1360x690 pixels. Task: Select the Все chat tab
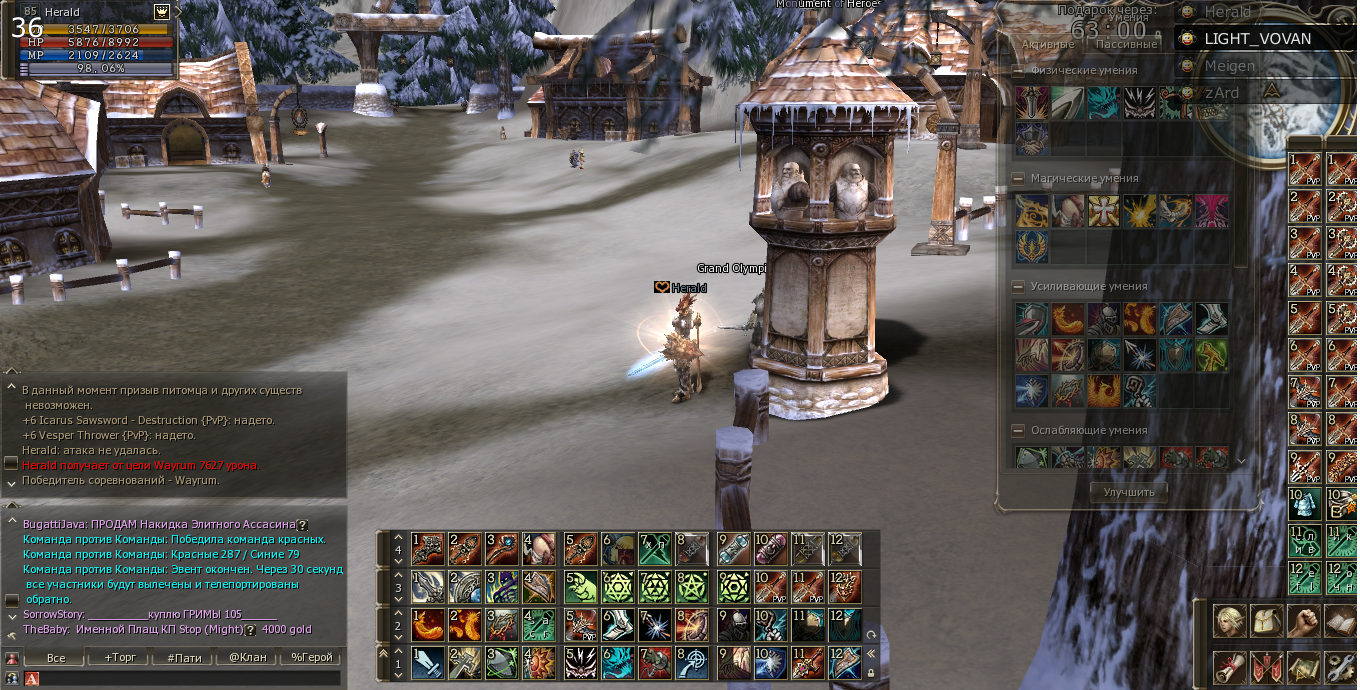click(57, 657)
